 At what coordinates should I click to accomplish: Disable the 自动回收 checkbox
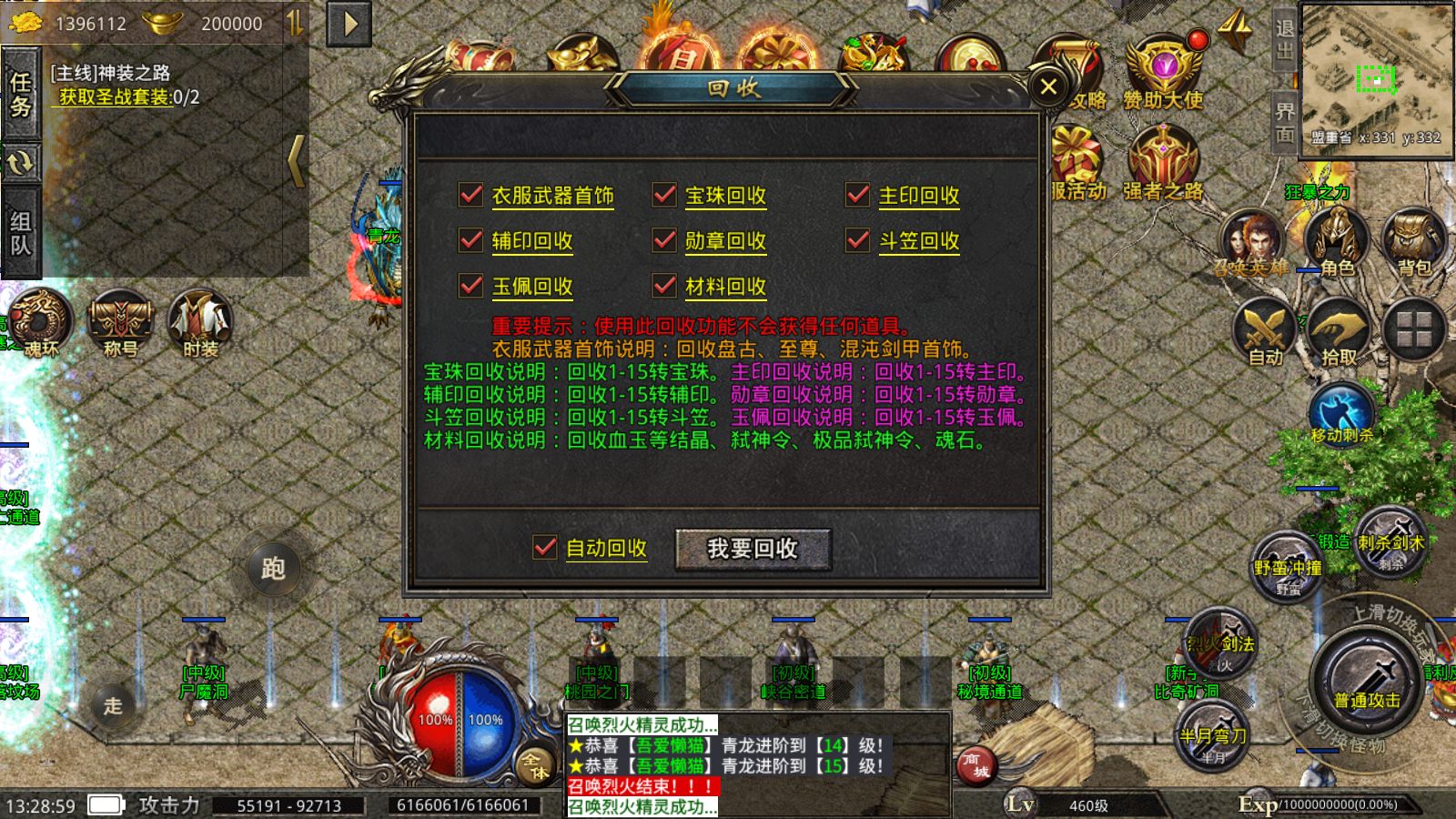[546, 549]
